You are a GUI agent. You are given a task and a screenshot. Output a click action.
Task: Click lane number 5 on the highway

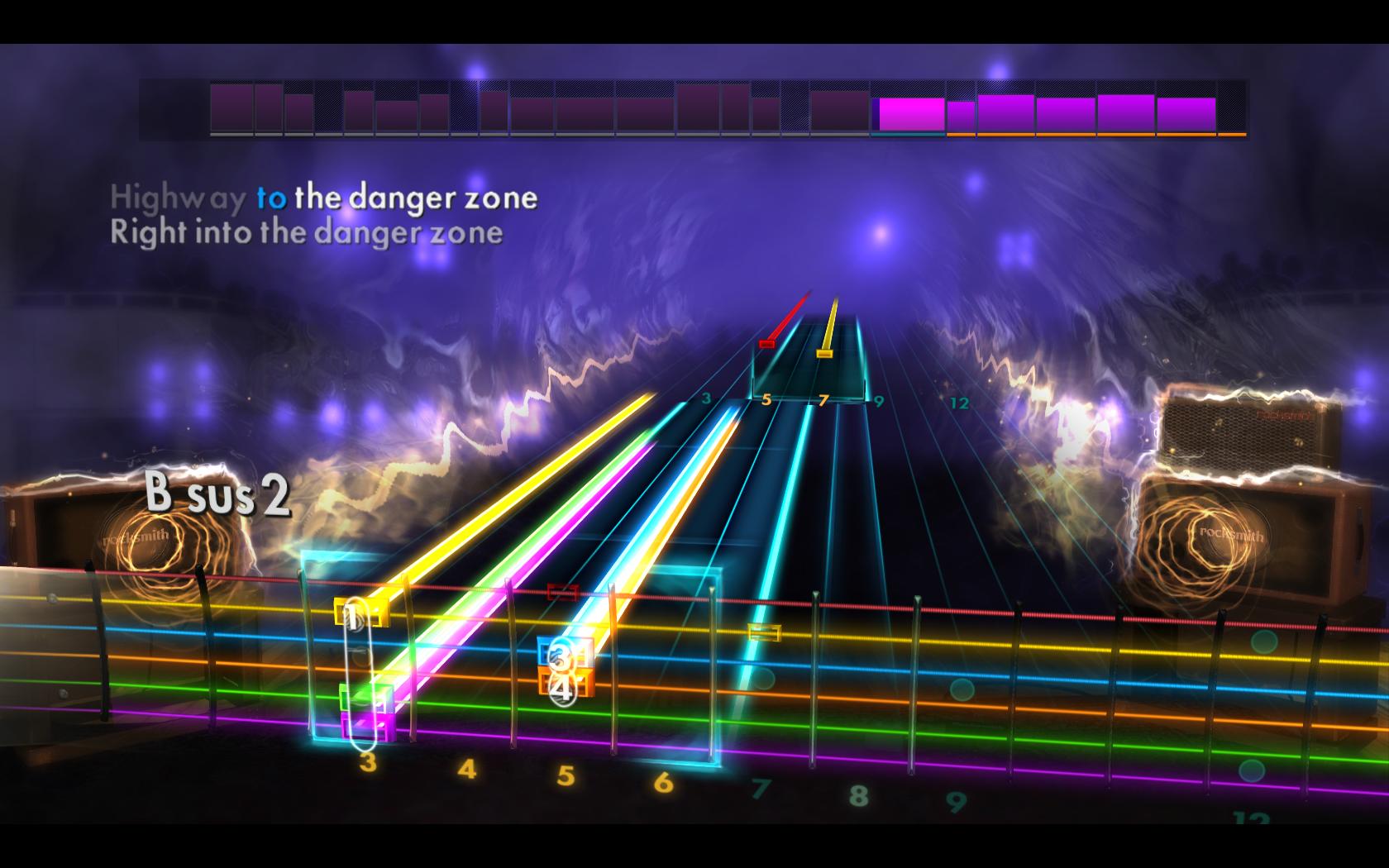pyautogui.click(x=767, y=402)
